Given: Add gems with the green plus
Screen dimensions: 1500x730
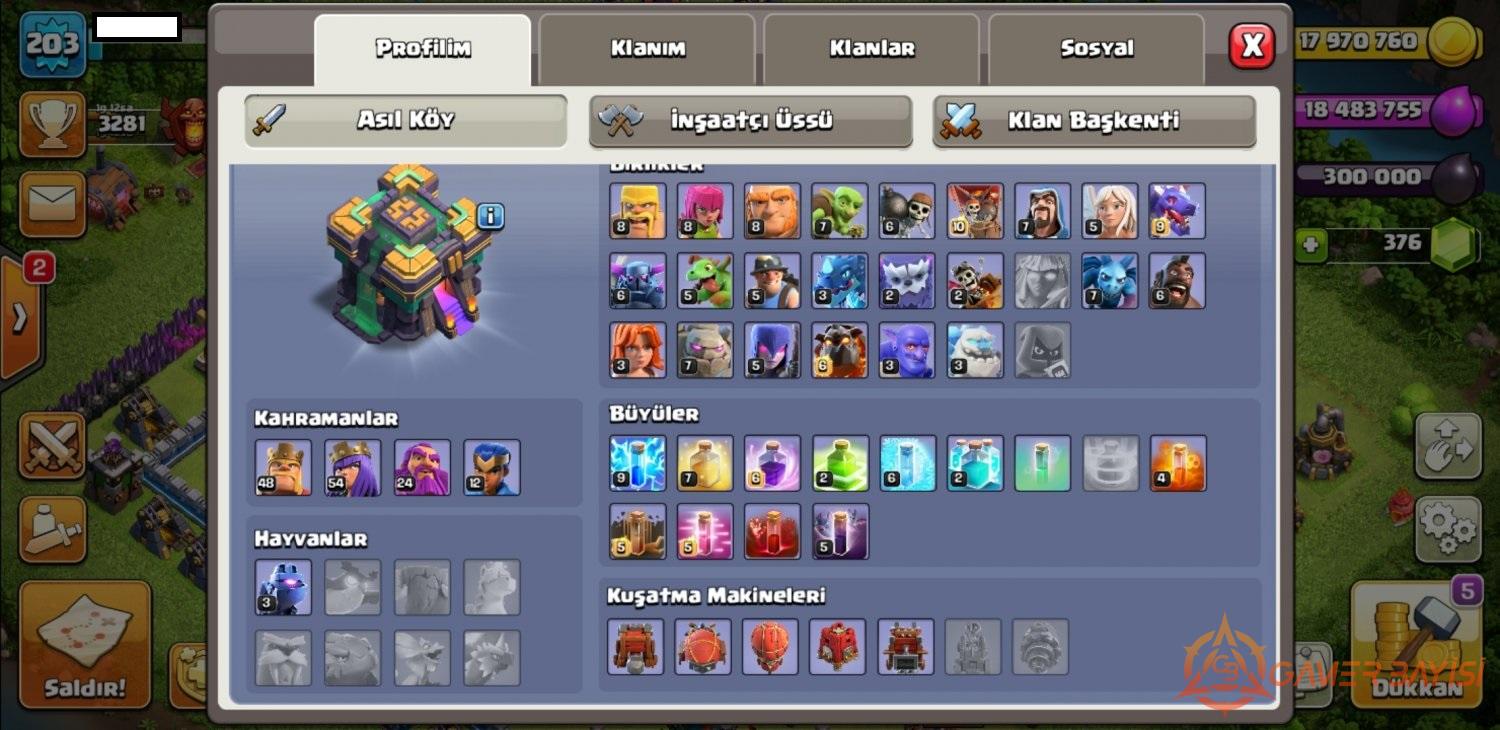Looking at the screenshot, I should pyautogui.click(x=1313, y=245).
